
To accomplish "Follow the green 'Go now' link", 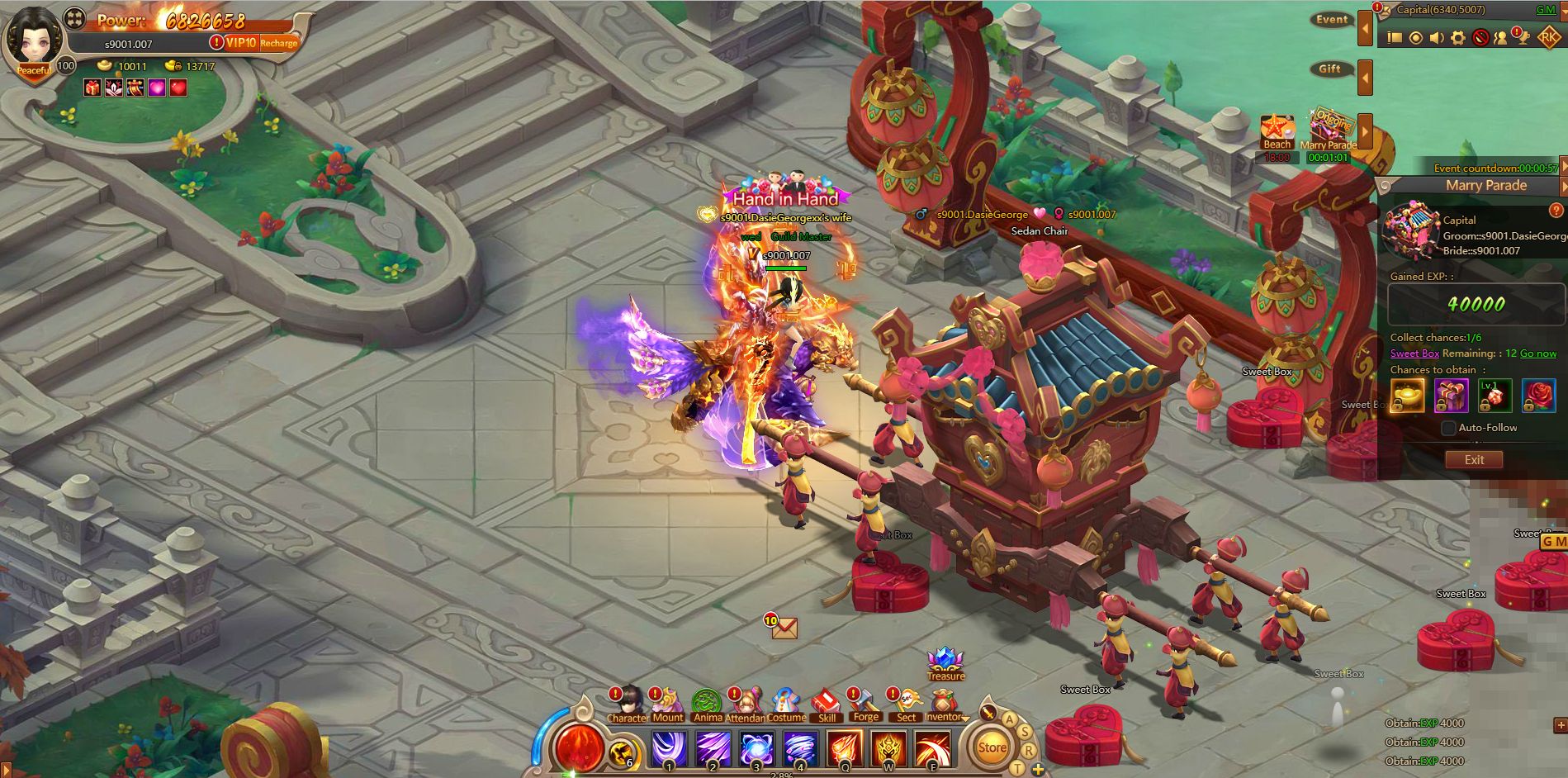I will [1538, 353].
